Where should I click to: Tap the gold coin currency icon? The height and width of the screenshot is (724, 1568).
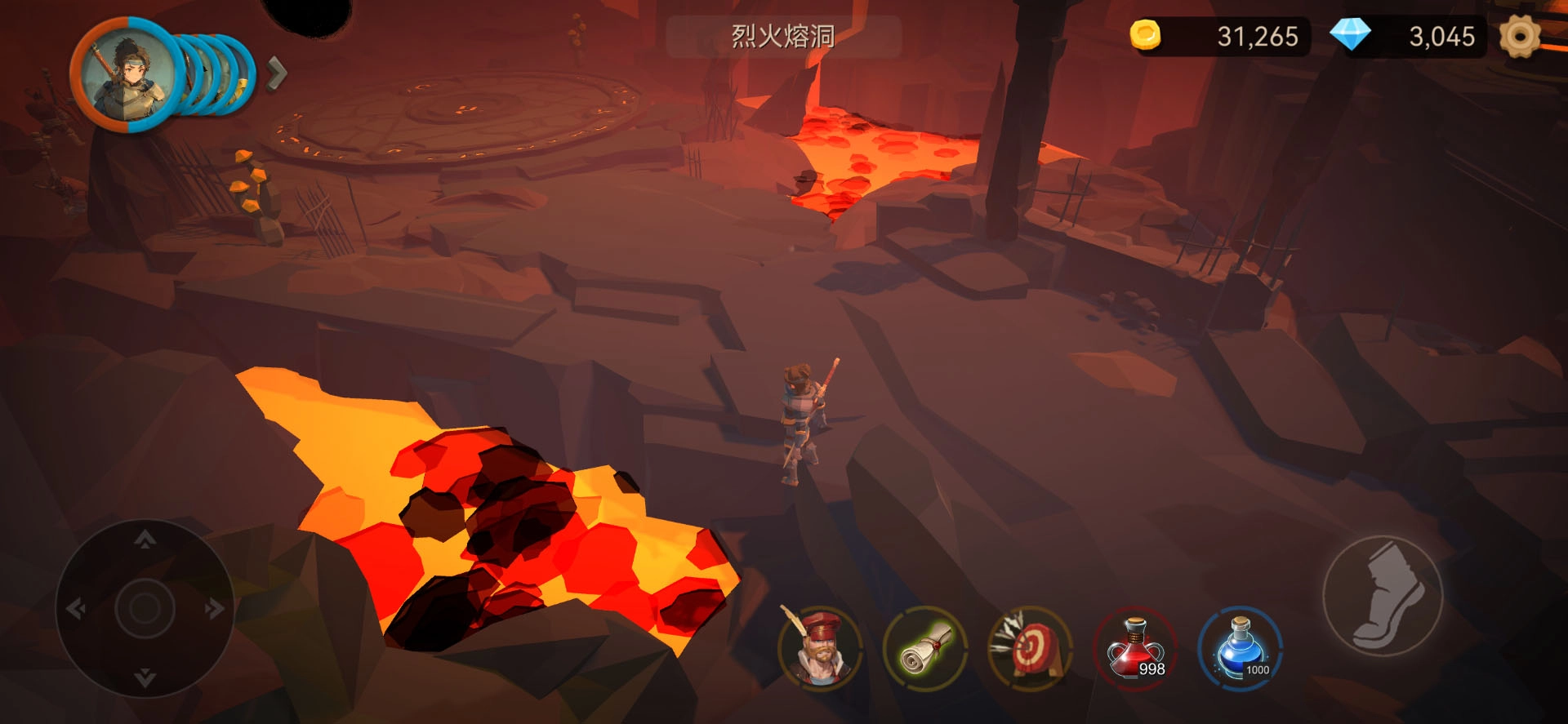click(1145, 35)
